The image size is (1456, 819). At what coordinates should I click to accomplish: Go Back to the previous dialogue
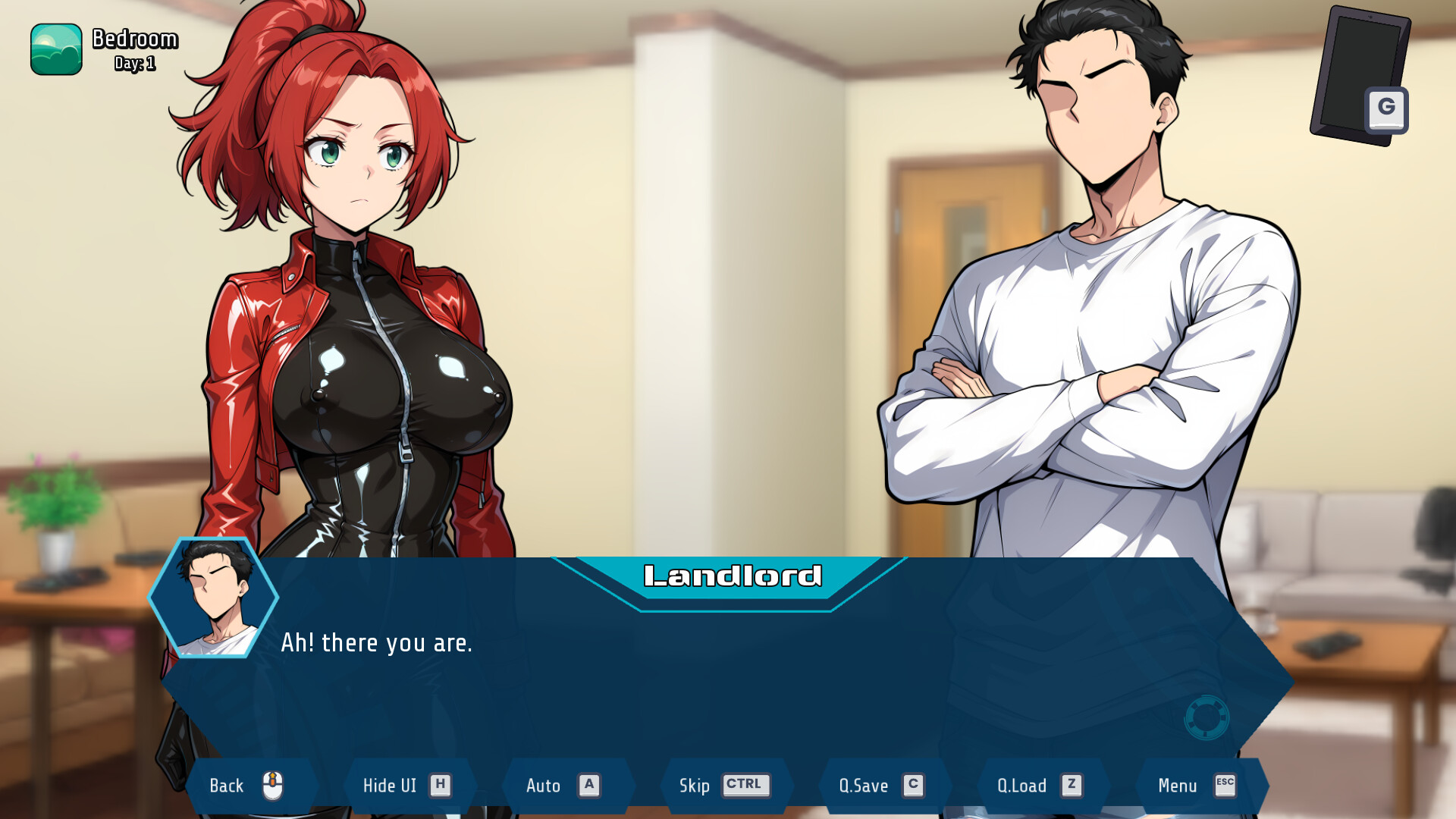(227, 786)
